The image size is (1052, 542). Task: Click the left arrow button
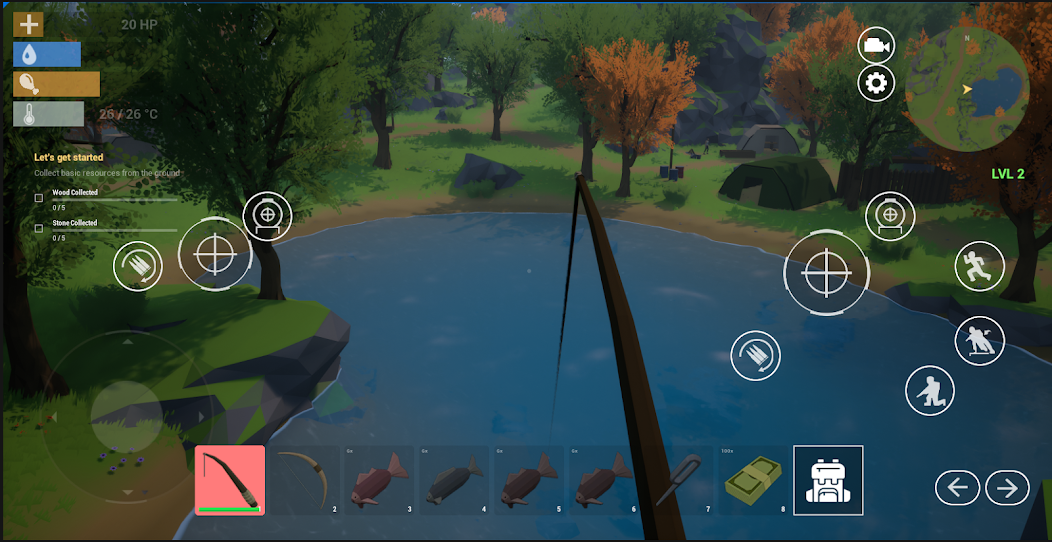tap(957, 488)
